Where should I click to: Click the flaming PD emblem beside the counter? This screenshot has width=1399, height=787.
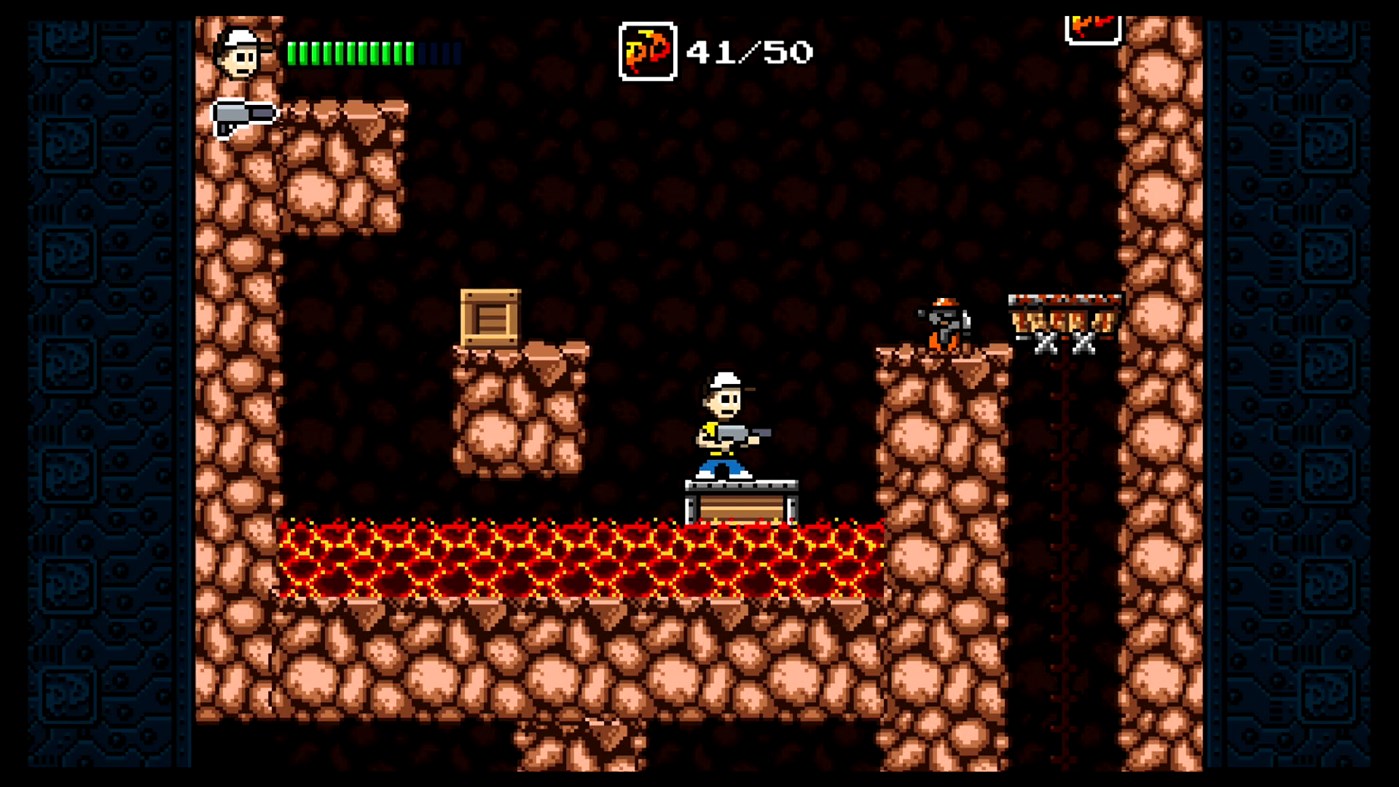[646, 49]
